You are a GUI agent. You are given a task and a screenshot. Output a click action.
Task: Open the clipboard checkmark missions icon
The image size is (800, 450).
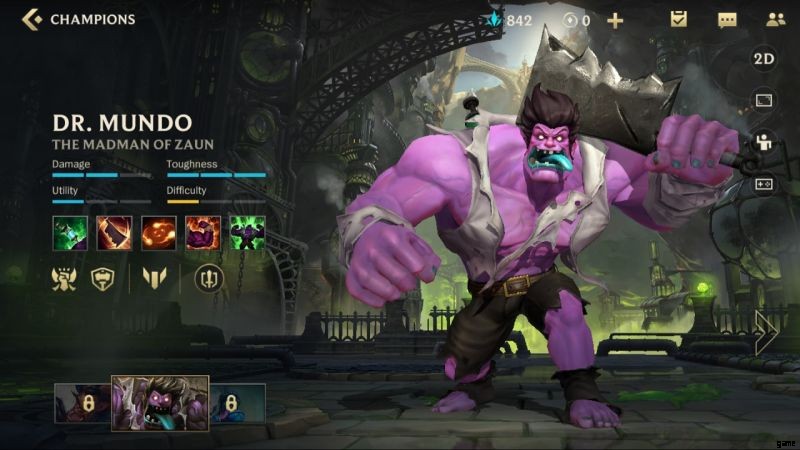tap(679, 19)
